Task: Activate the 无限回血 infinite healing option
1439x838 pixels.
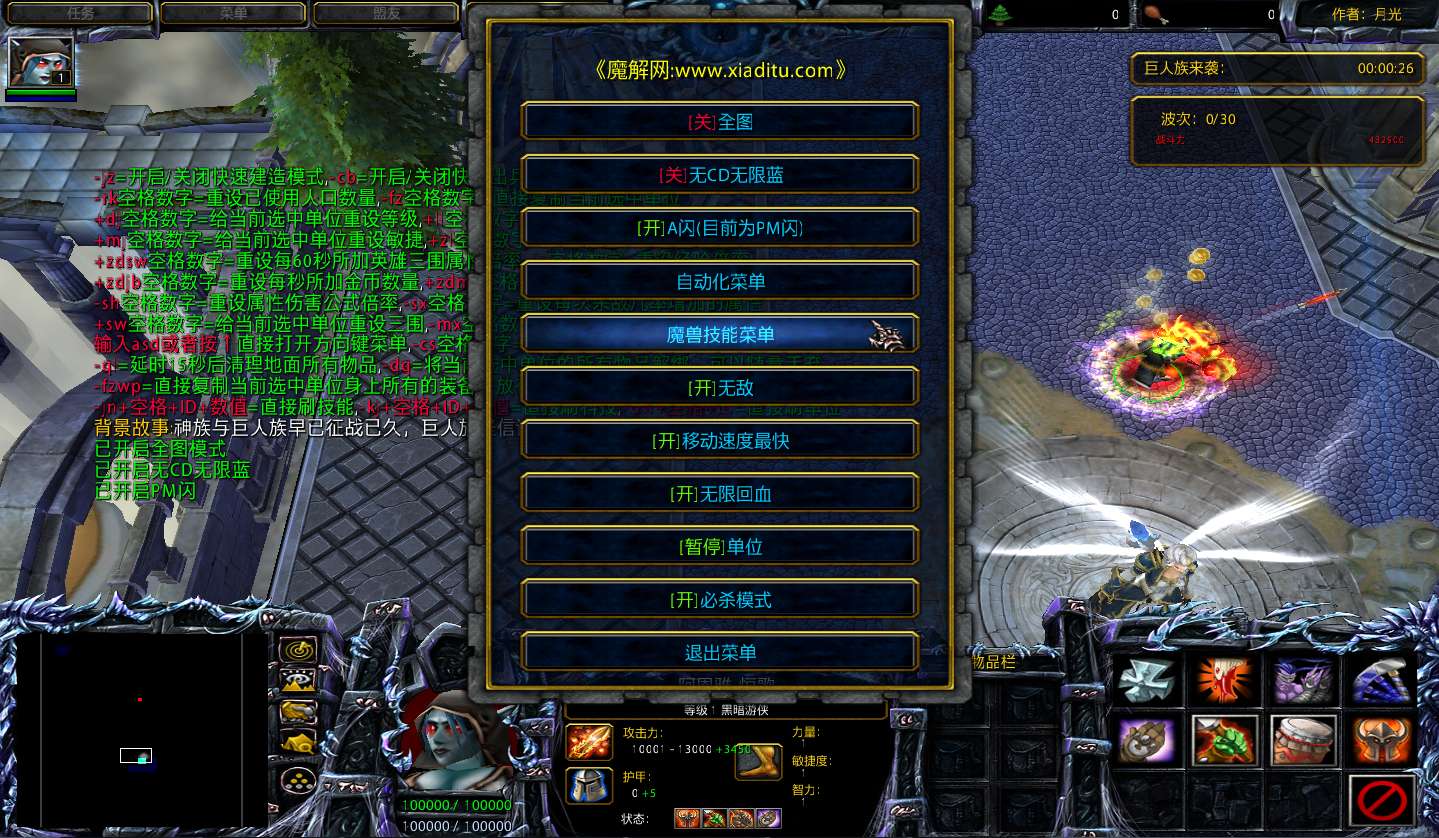Action: (720, 493)
